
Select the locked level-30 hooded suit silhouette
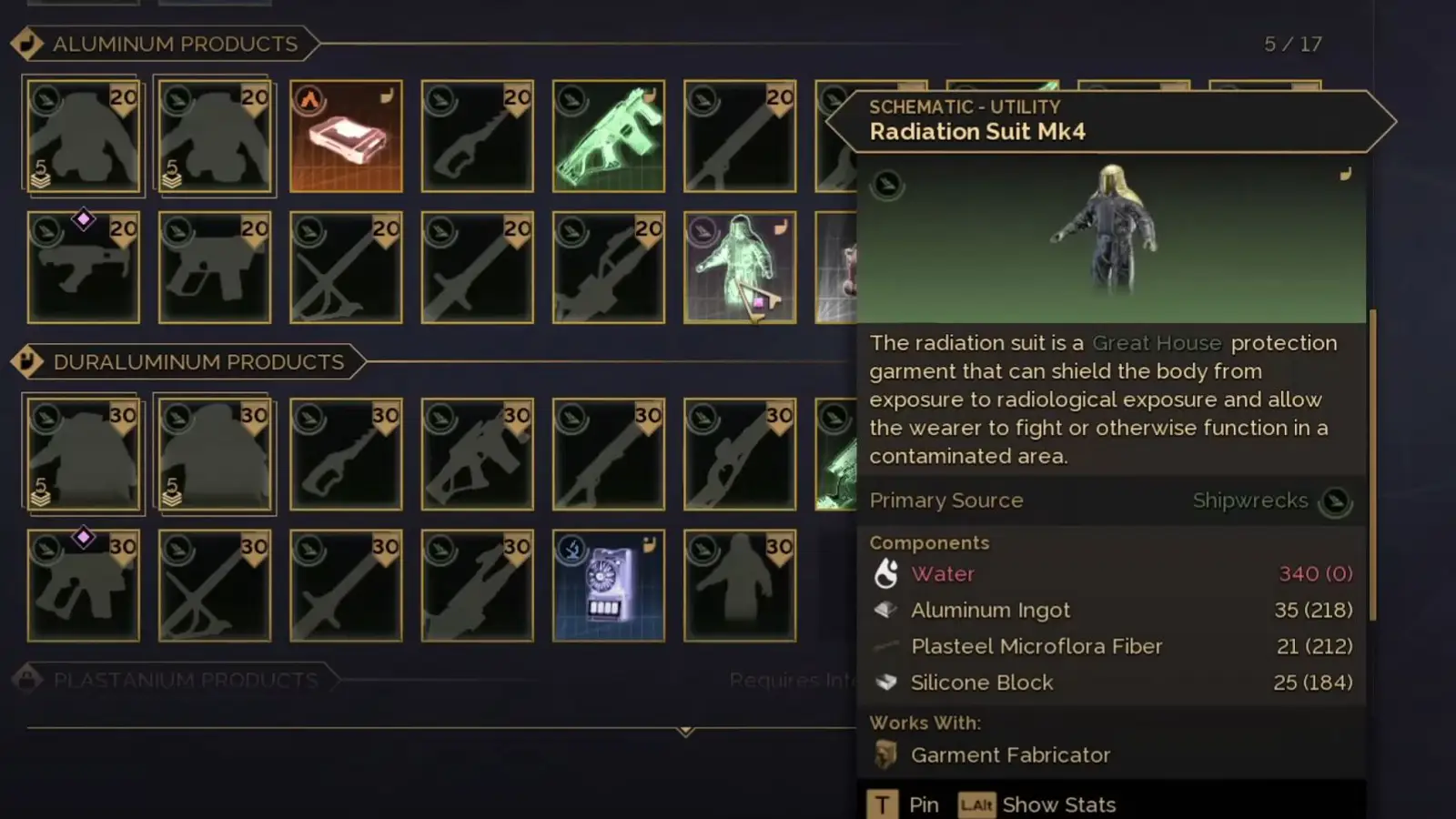pyautogui.click(x=739, y=585)
